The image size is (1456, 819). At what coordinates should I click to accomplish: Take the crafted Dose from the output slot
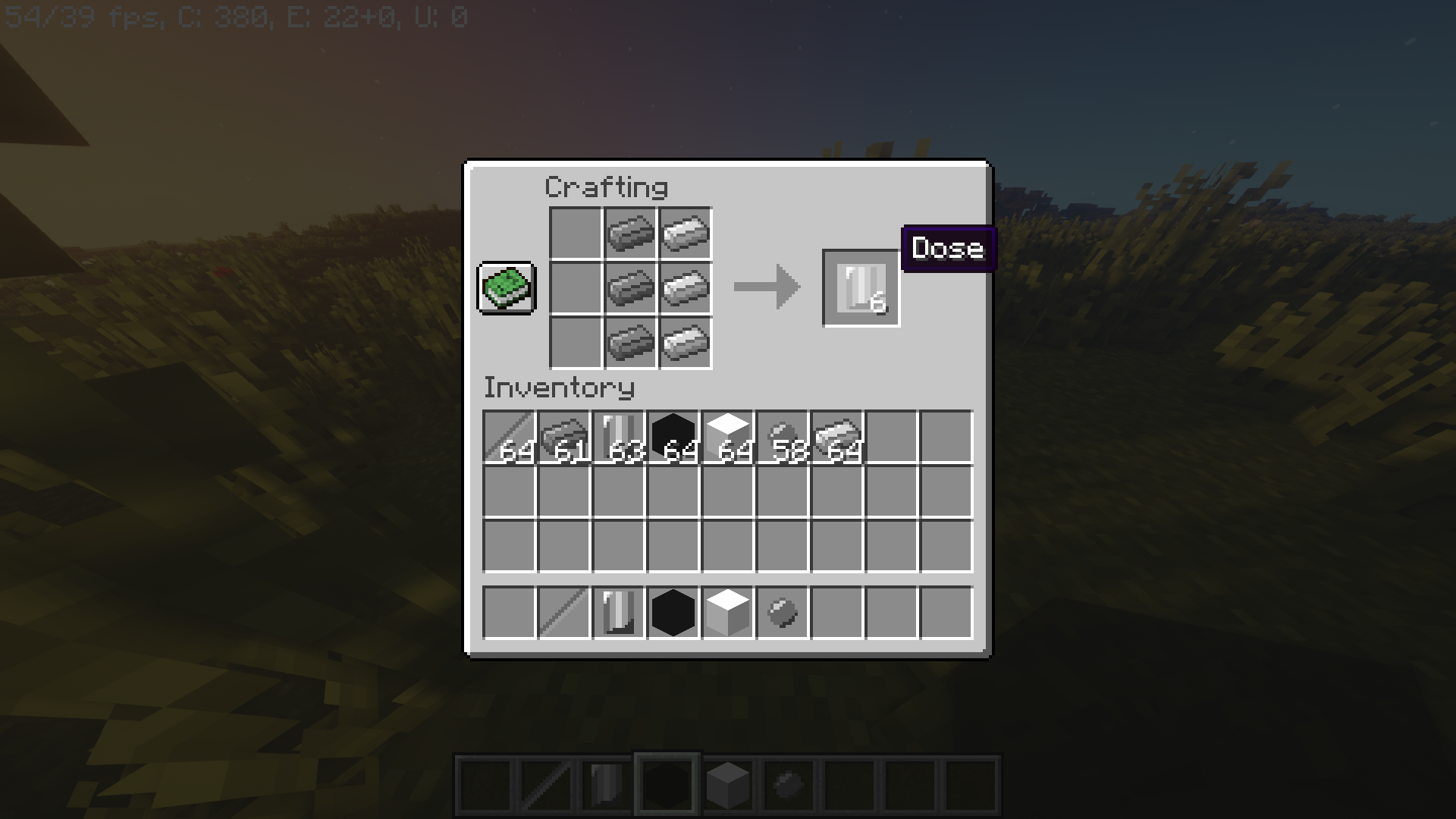pos(861,287)
